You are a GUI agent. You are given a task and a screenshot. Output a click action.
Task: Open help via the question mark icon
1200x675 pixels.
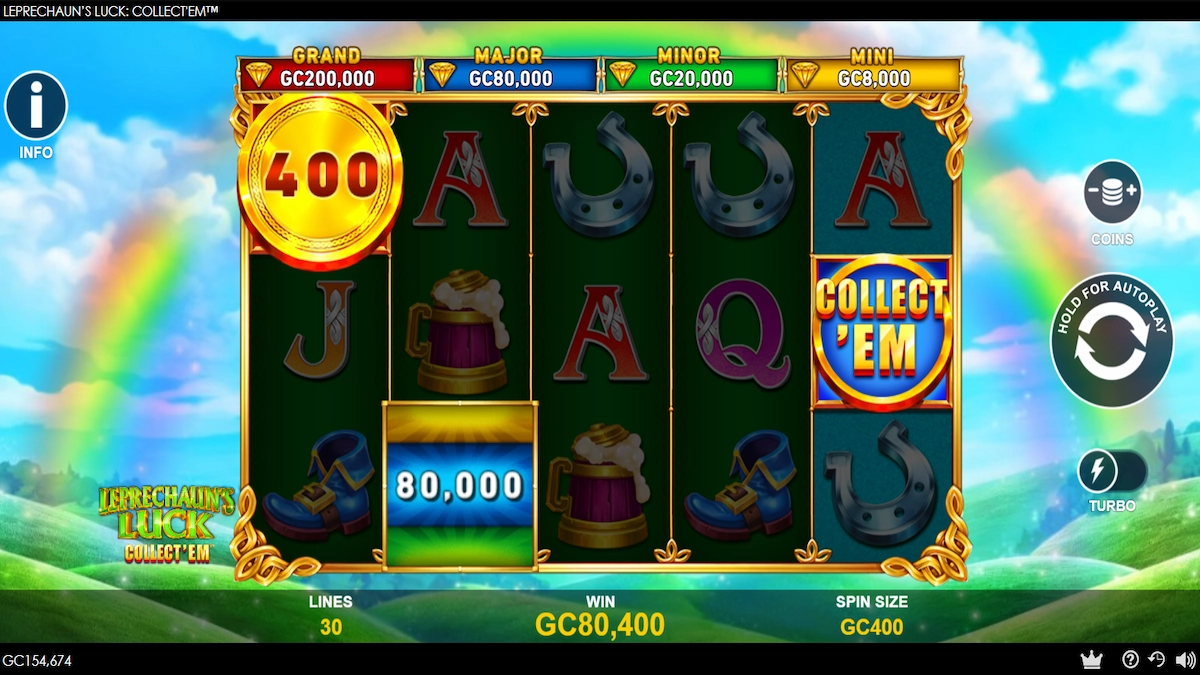(x=1131, y=660)
